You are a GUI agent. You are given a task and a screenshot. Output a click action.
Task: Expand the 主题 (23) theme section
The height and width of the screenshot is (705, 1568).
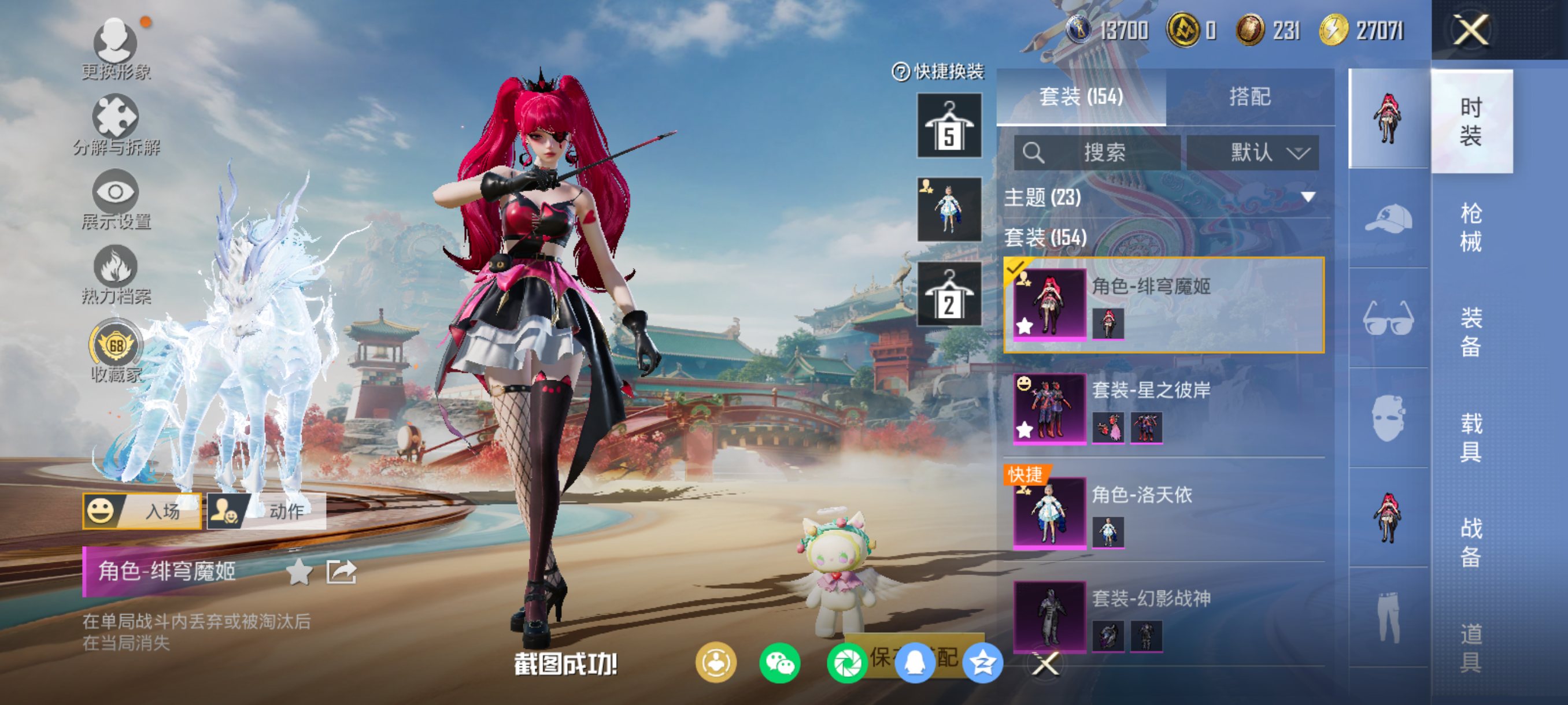coord(1162,197)
